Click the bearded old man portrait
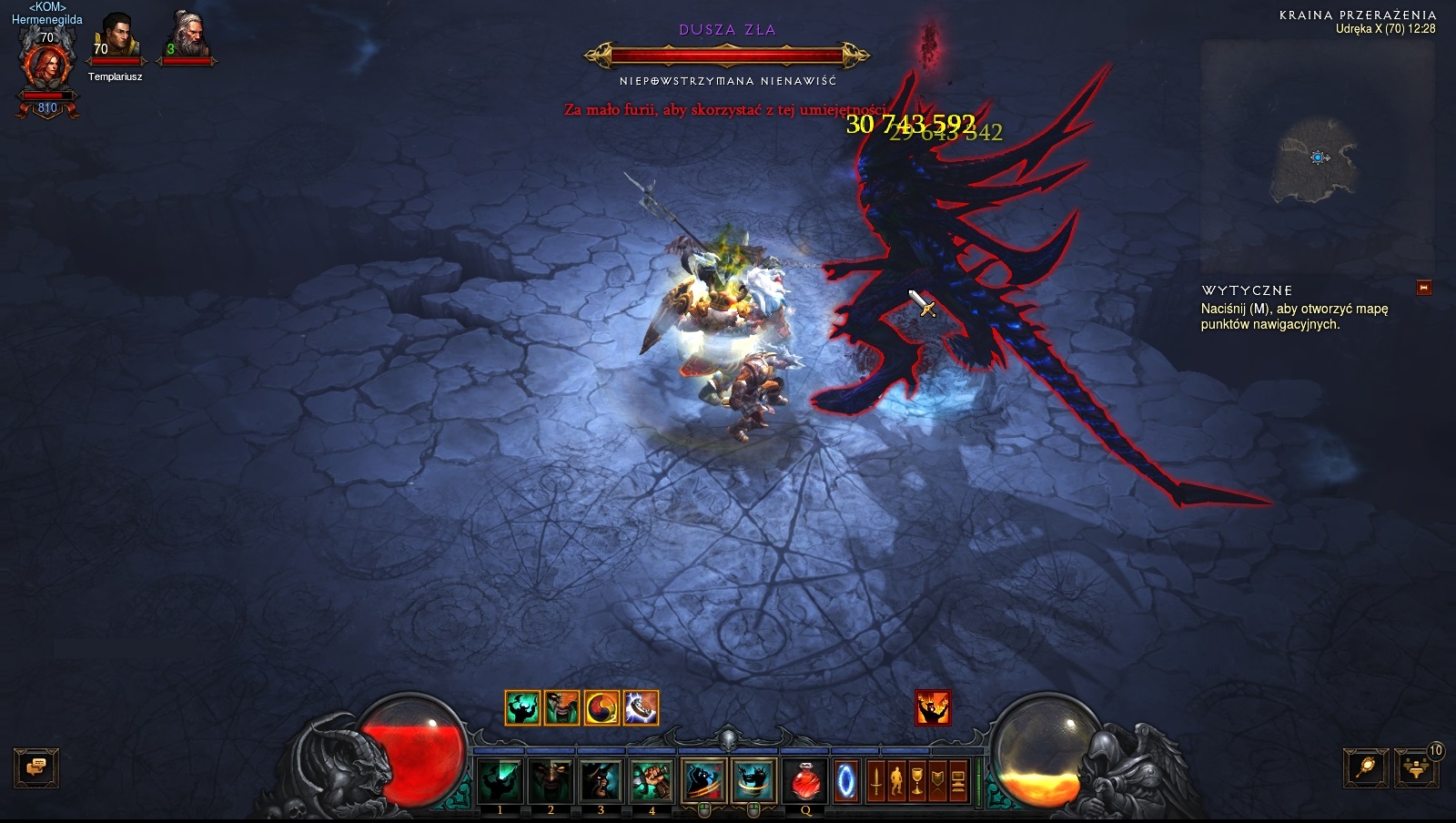This screenshot has height=823, width=1456. pyautogui.click(x=187, y=37)
